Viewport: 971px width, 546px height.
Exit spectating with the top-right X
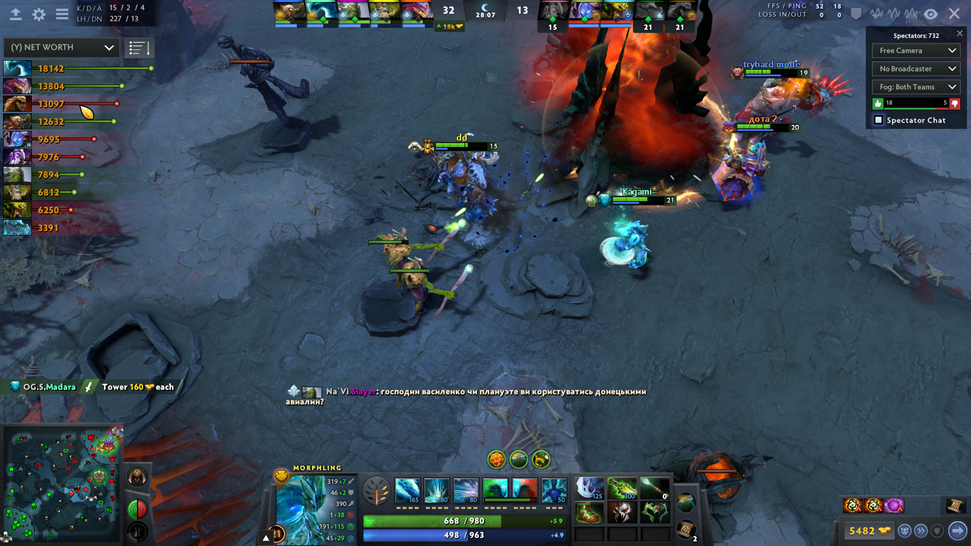tap(954, 14)
